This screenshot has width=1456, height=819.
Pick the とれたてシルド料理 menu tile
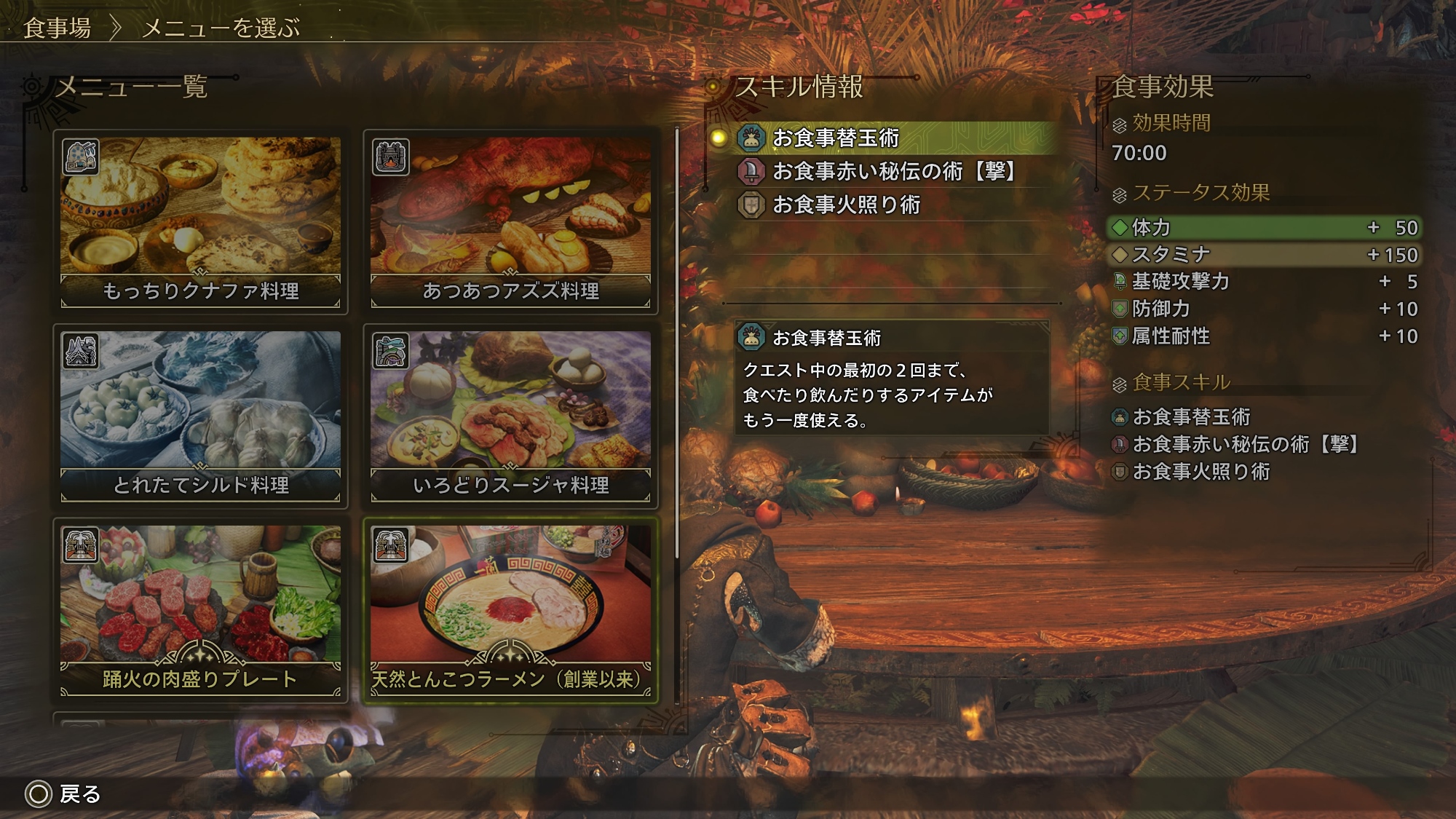(x=200, y=416)
